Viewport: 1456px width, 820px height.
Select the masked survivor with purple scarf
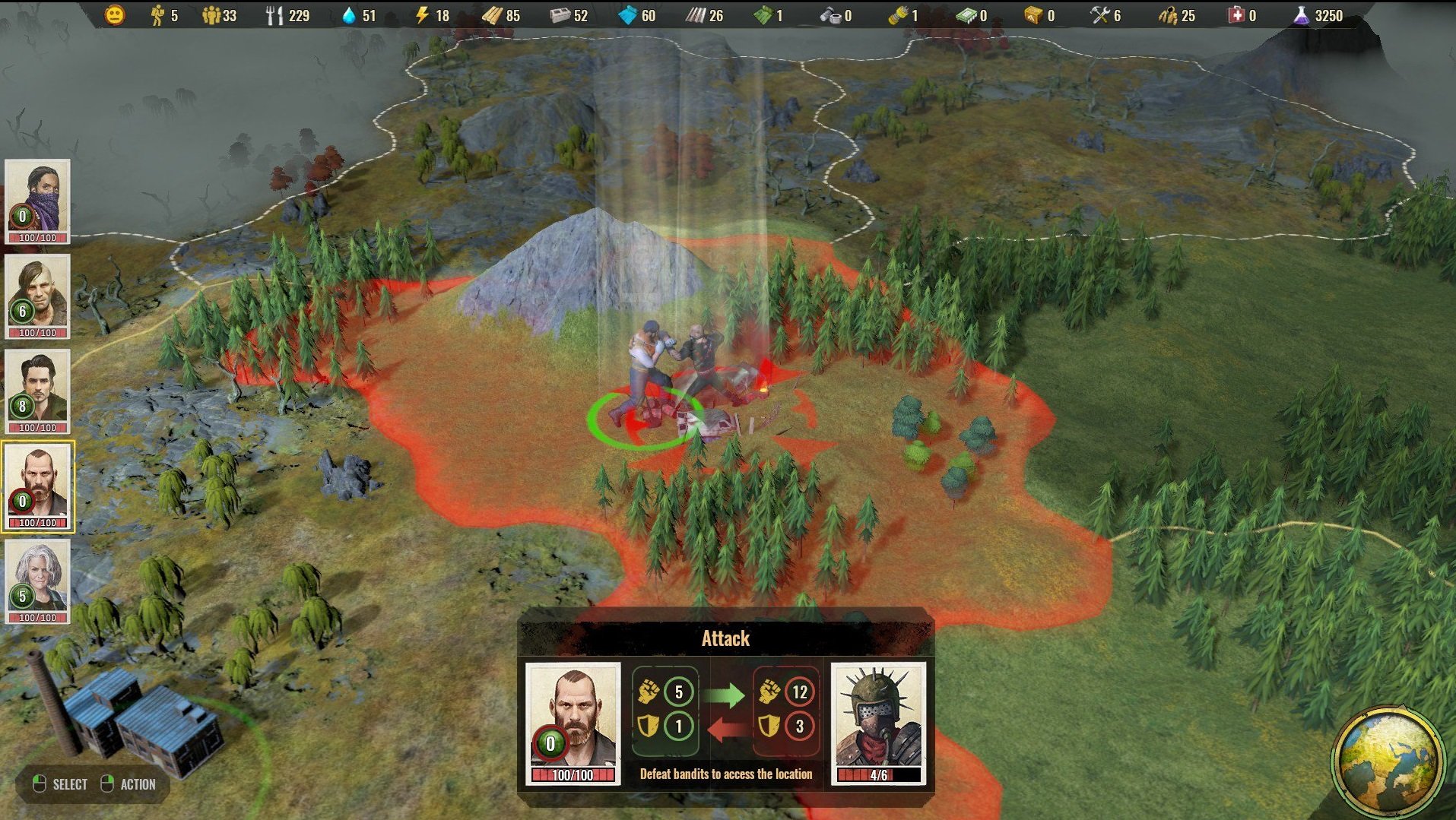pos(37,200)
